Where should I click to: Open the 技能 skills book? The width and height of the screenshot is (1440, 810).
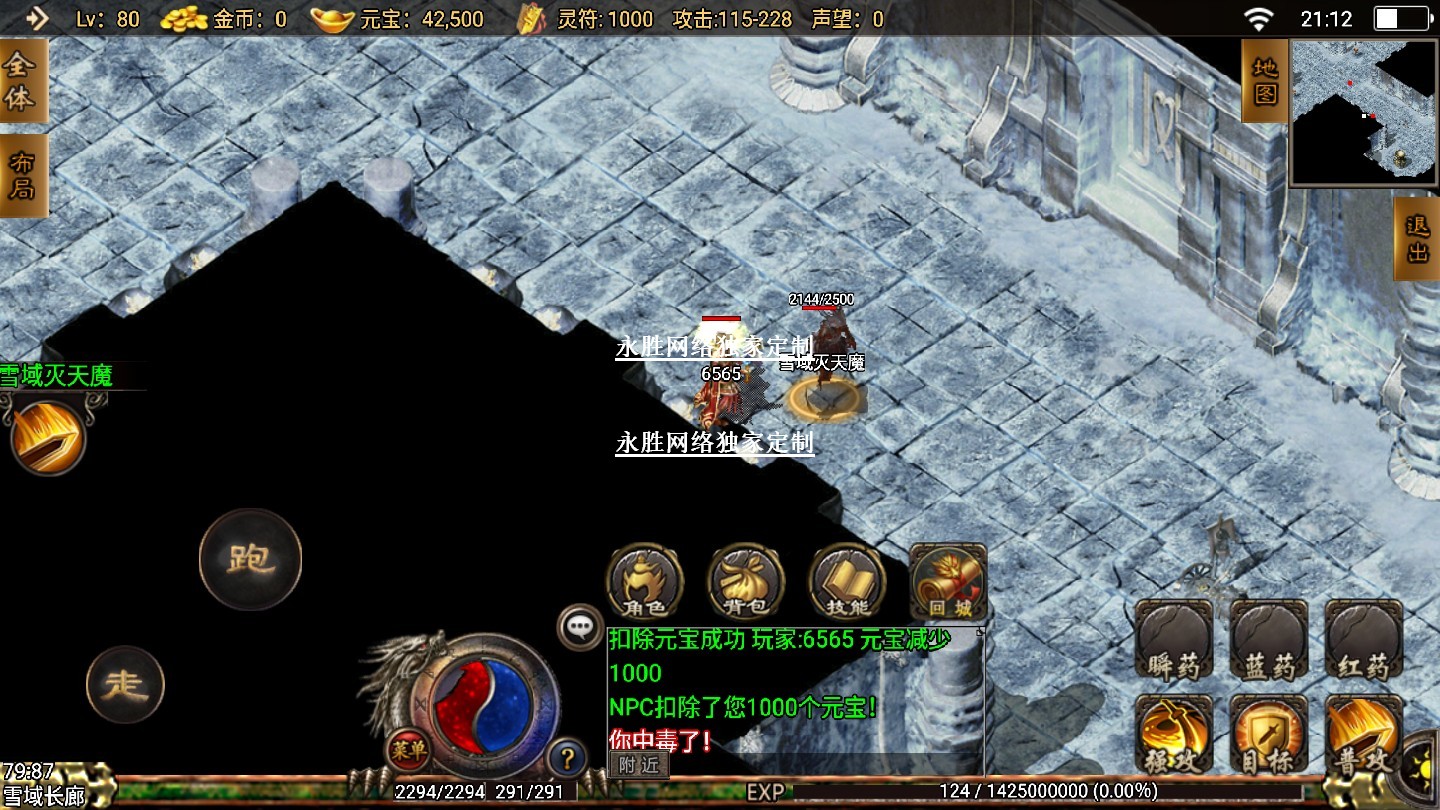(847, 582)
